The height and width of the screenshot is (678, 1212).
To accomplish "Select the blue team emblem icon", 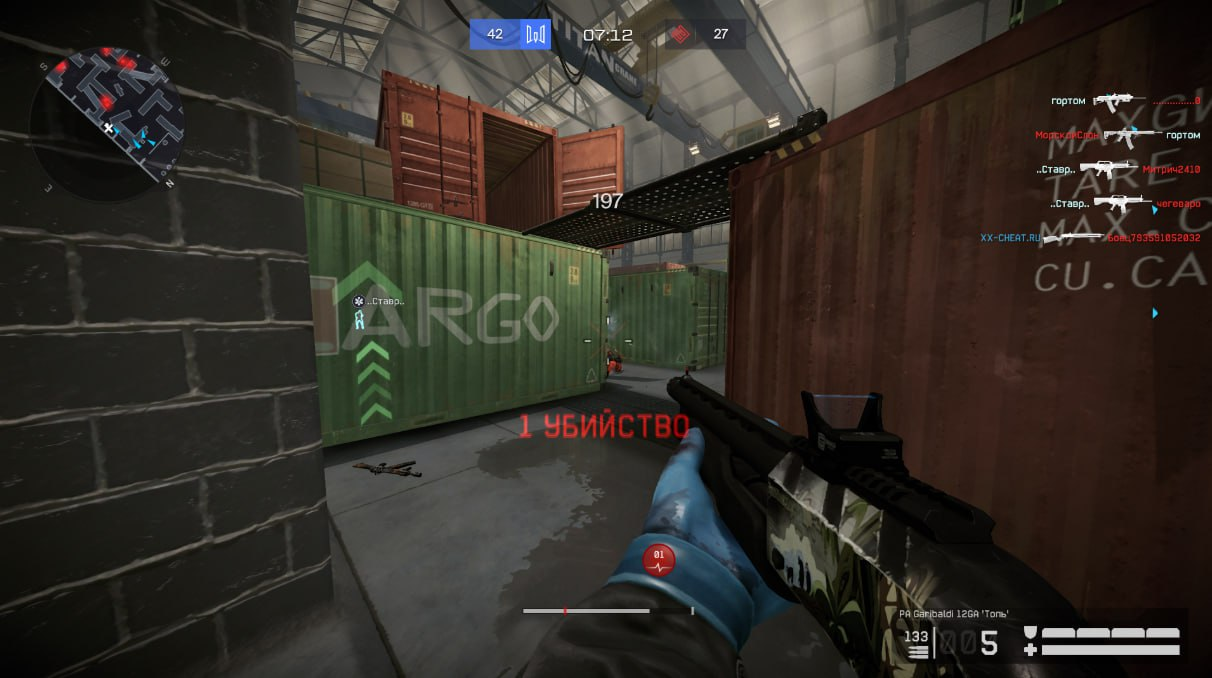I will 537,35.
